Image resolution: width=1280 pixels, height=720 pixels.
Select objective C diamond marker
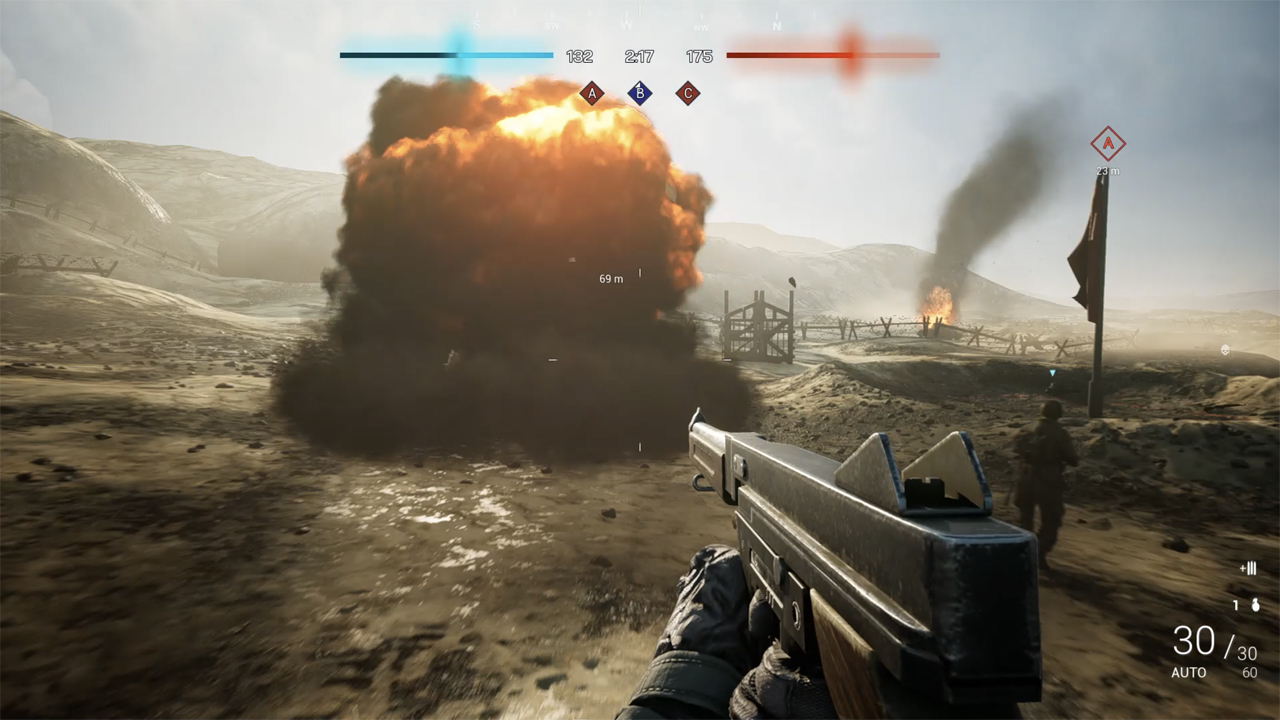[x=688, y=92]
